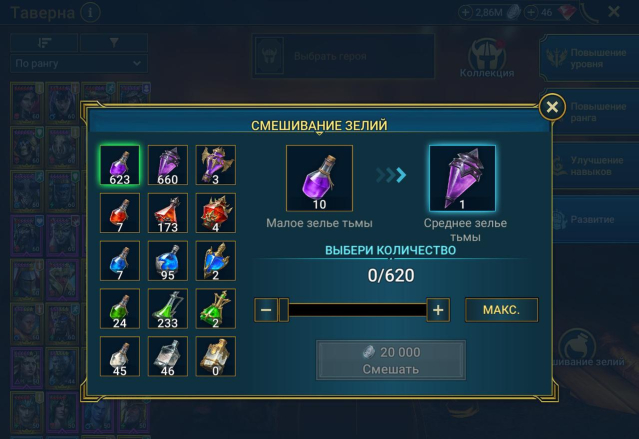Decrease quantity with the minus button
639x439 pixels.
tap(266, 310)
